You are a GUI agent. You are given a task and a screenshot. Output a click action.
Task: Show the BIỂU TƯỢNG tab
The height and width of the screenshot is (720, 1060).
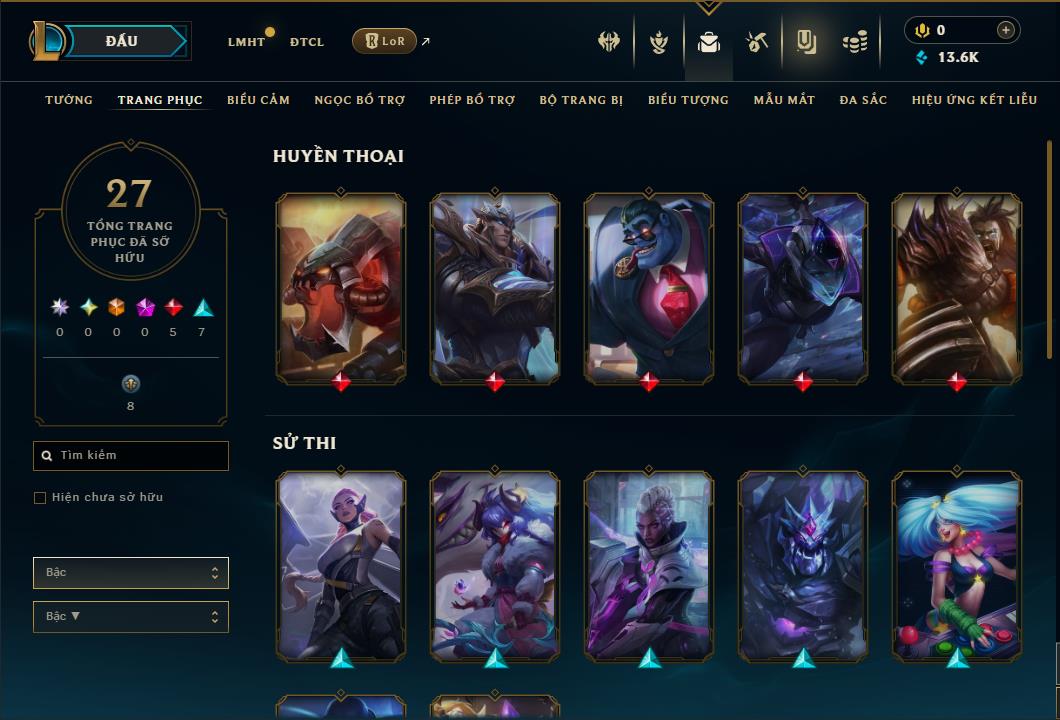click(x=688, y=100)
